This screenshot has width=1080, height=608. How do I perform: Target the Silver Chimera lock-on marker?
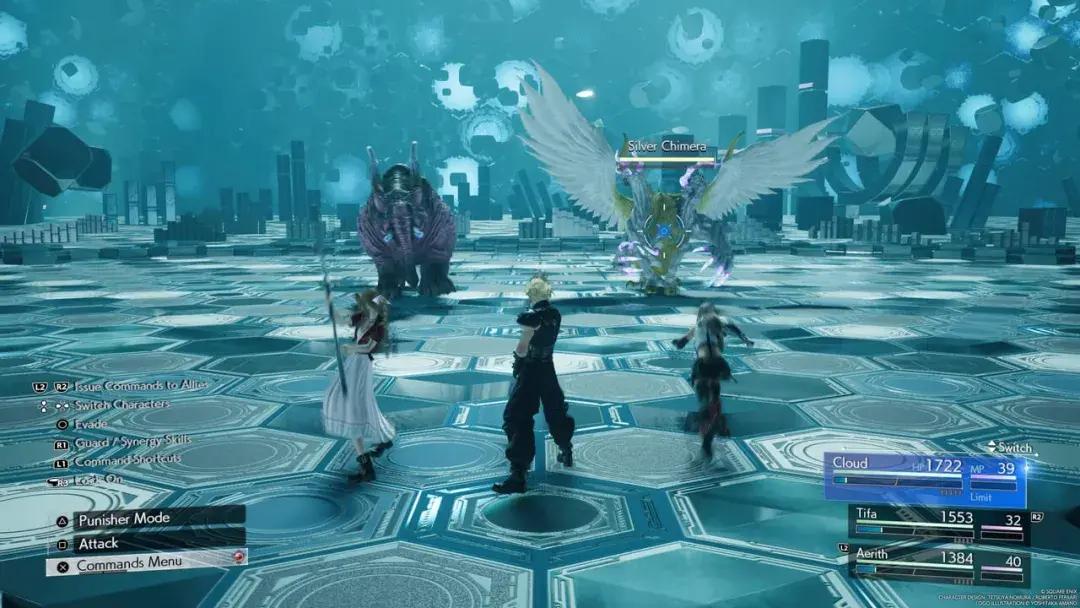pyautogui.click(x=663, y=231)
